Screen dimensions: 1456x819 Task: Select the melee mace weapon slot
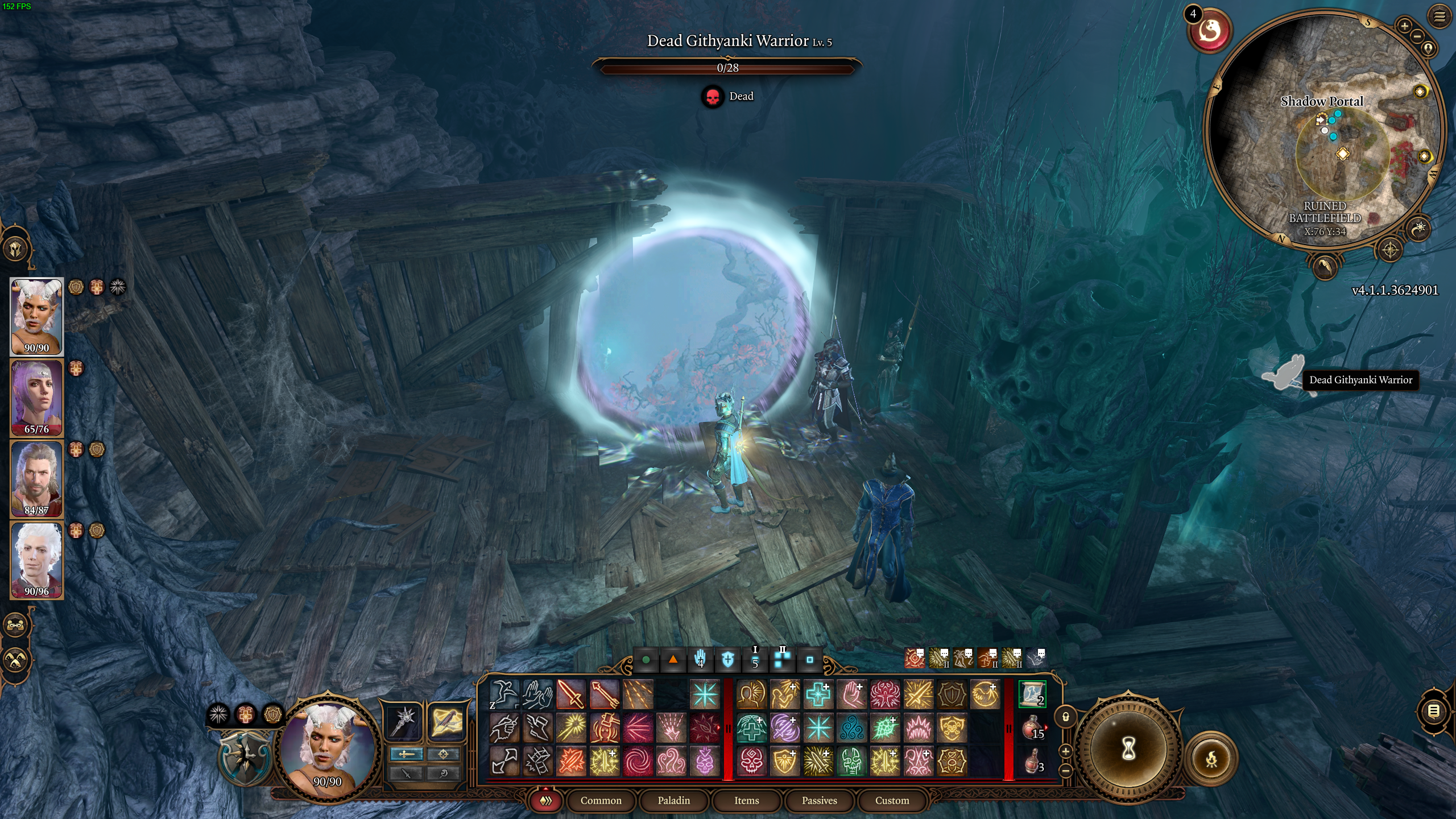pos(404,722)
